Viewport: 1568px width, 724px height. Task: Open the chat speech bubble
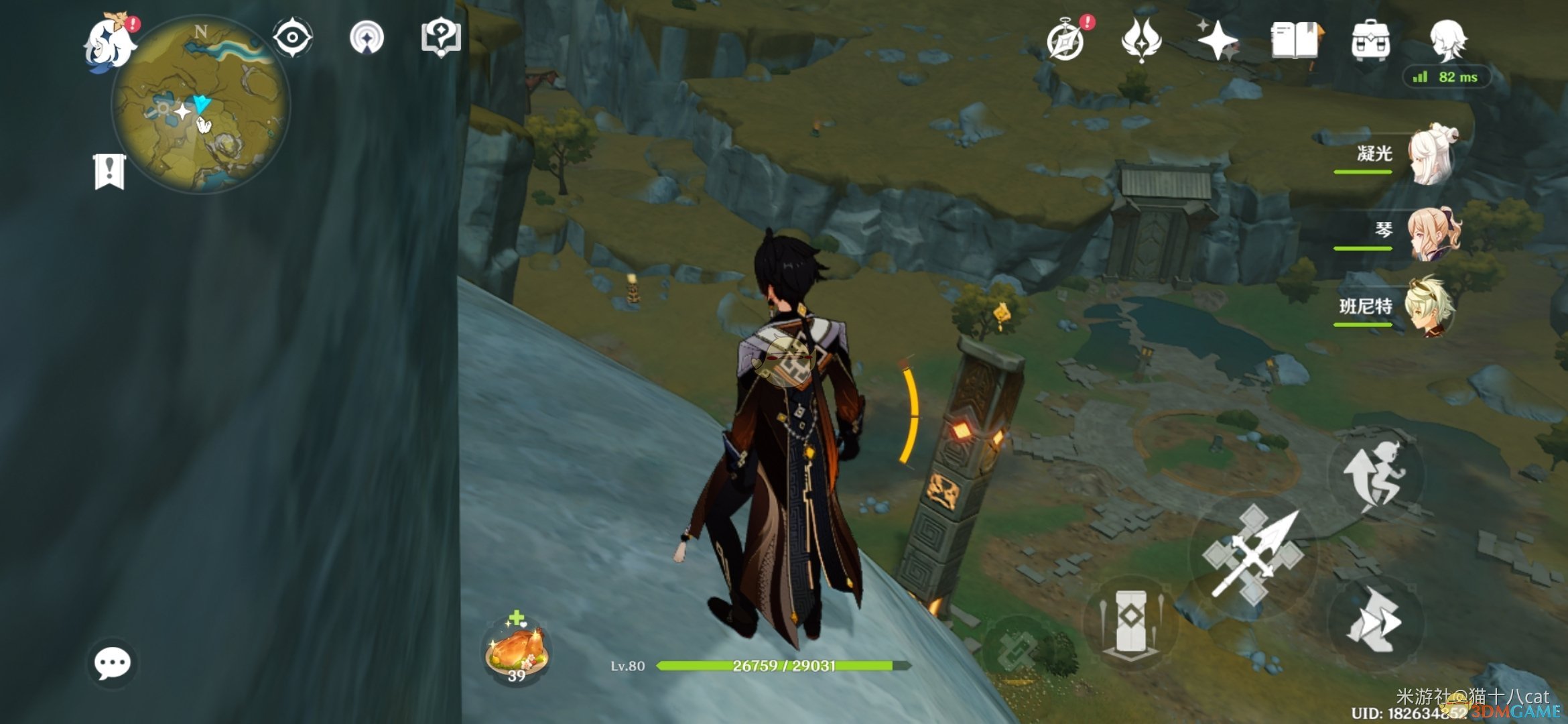(112, 663)
